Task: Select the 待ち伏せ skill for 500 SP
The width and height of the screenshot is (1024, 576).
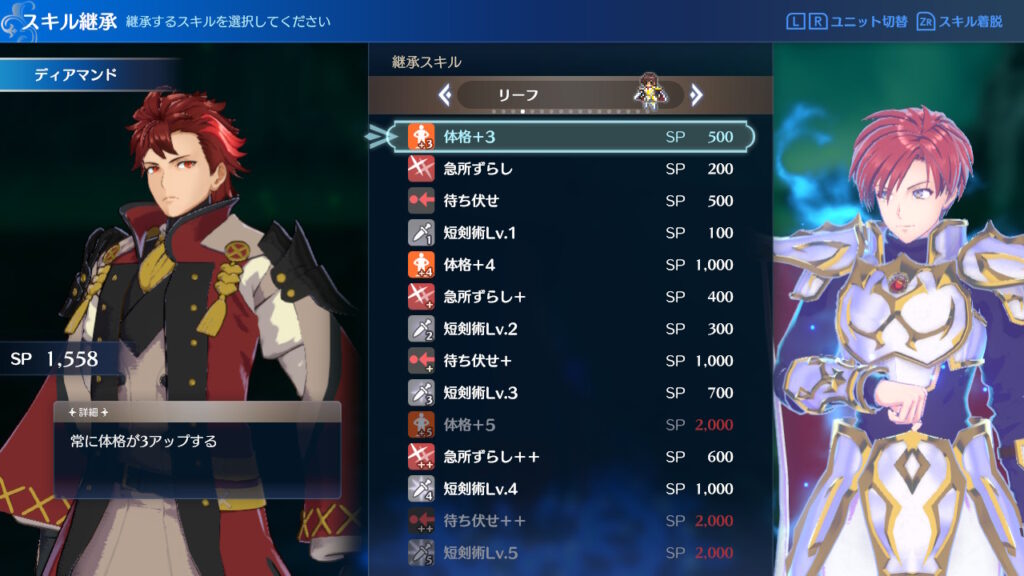Action: [x=570, y=201]
